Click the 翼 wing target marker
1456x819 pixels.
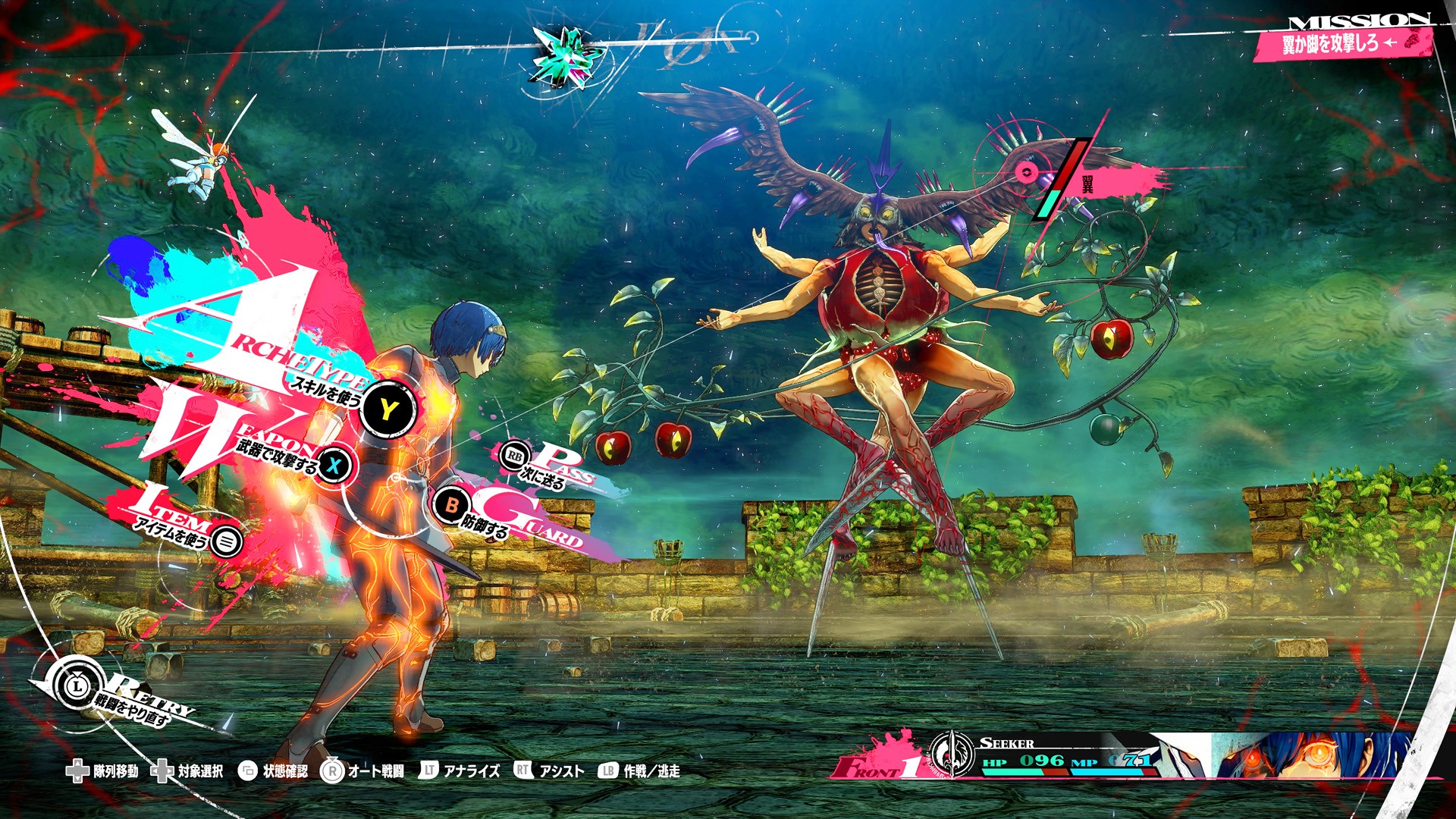[x=1027, y=173]
